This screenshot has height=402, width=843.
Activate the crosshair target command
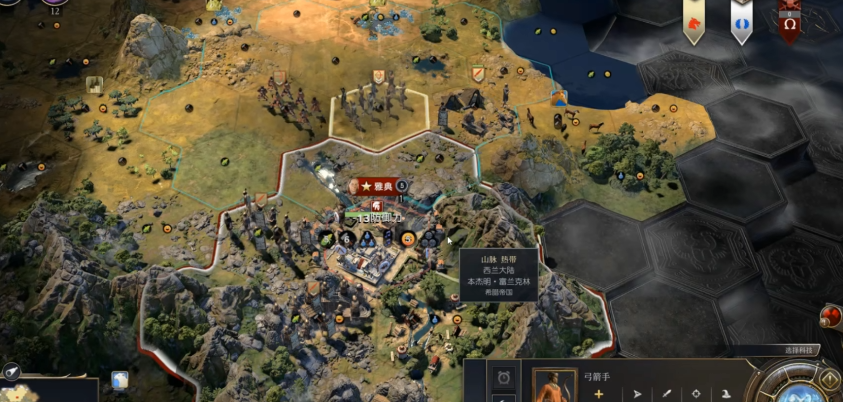(x=695, y=393)
